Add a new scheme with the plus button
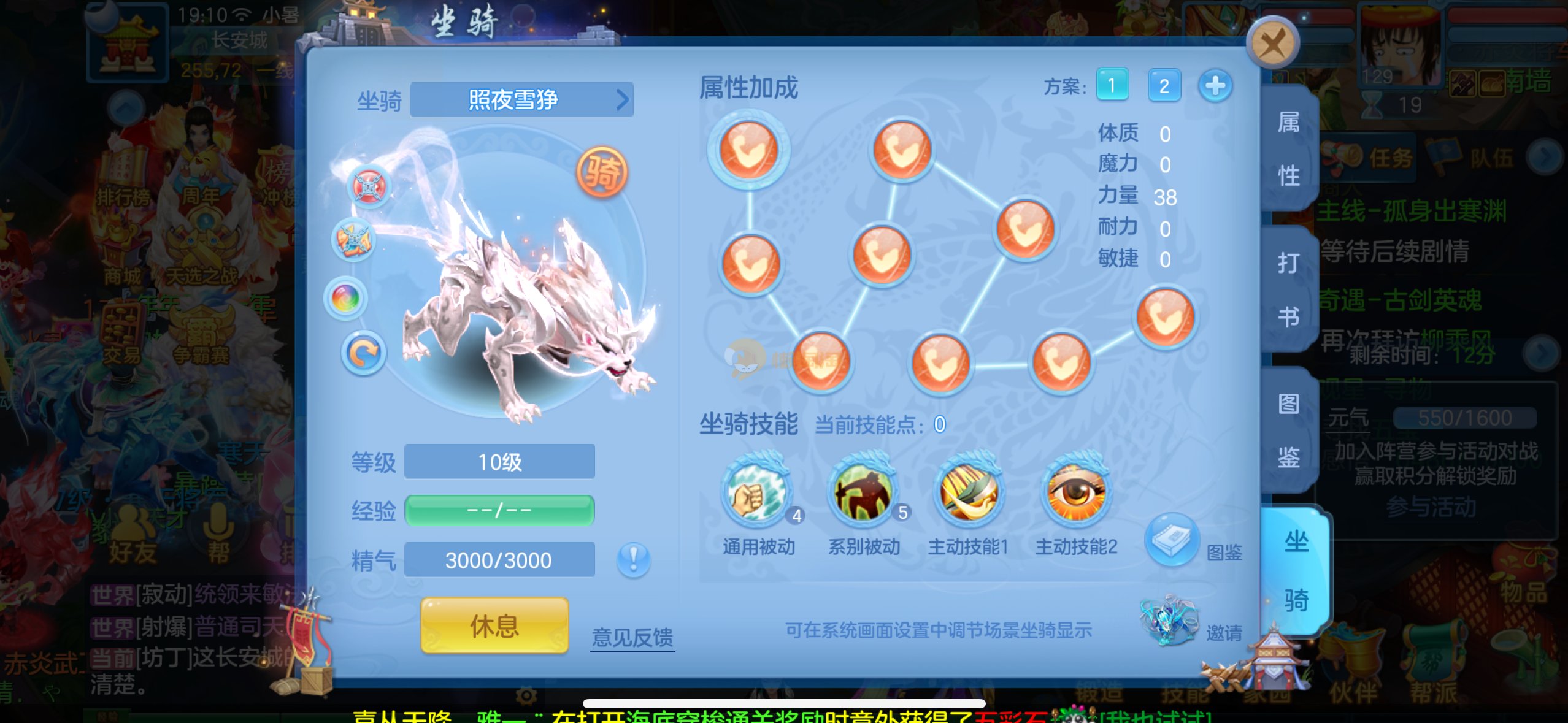Image resolution: width=1568 pixels, height=723 pixels. (1215, 85)
